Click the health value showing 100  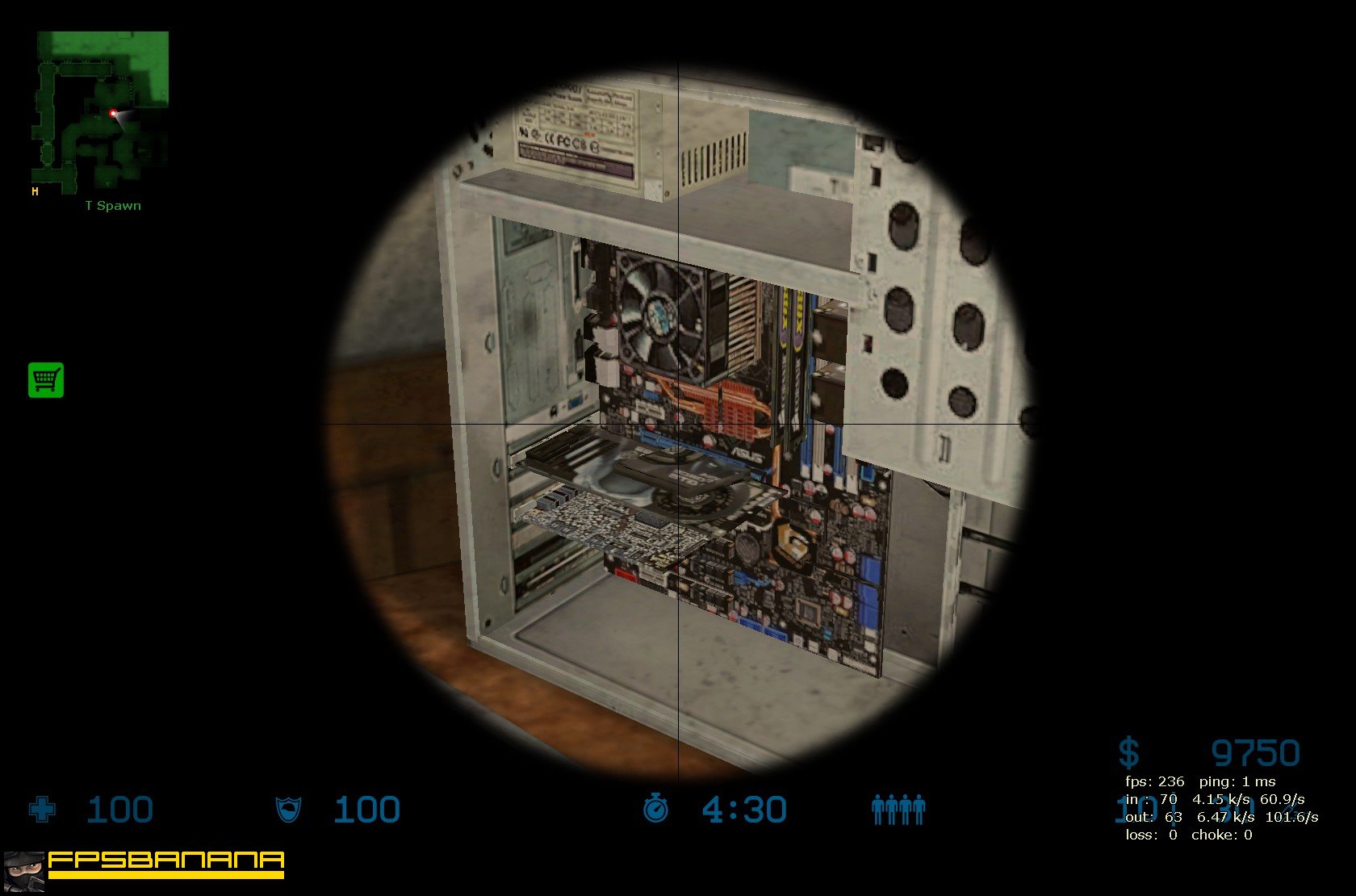click(120, 808)
